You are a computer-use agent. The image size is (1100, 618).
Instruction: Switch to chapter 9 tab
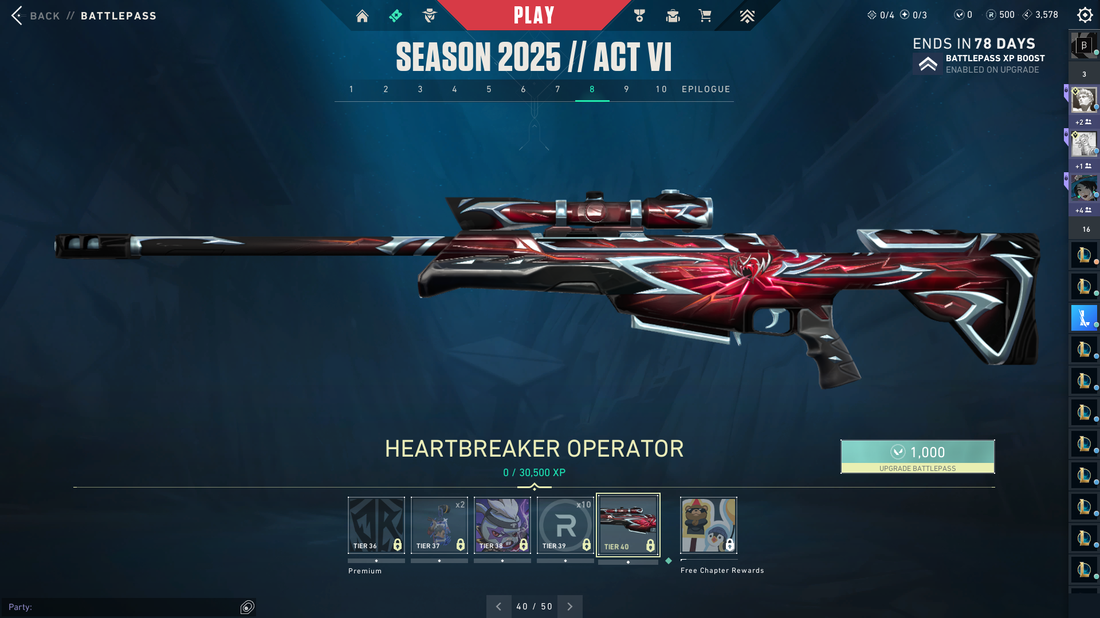626,89
